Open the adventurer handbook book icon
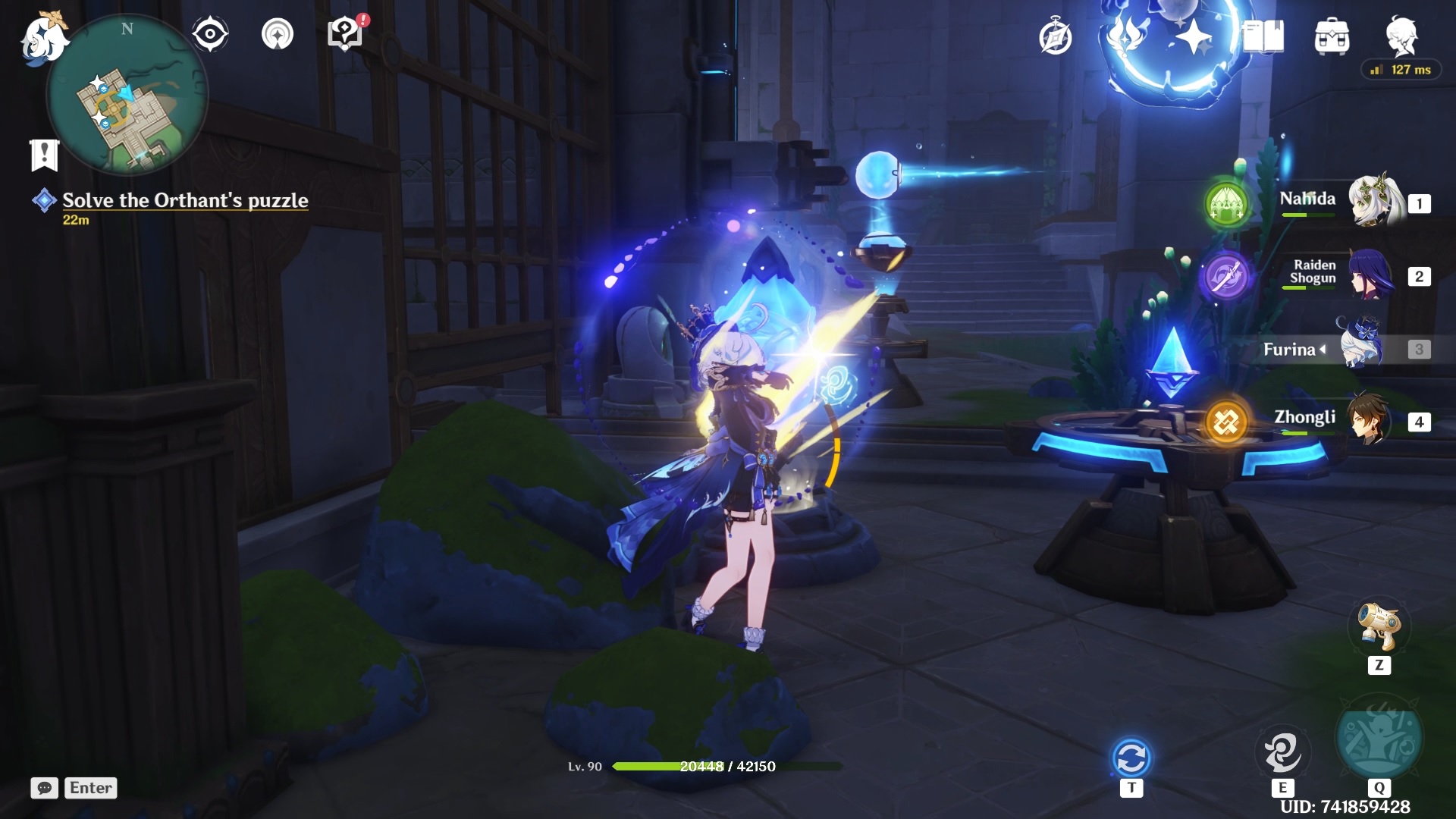1456x819 pixels. [1263, 37]
